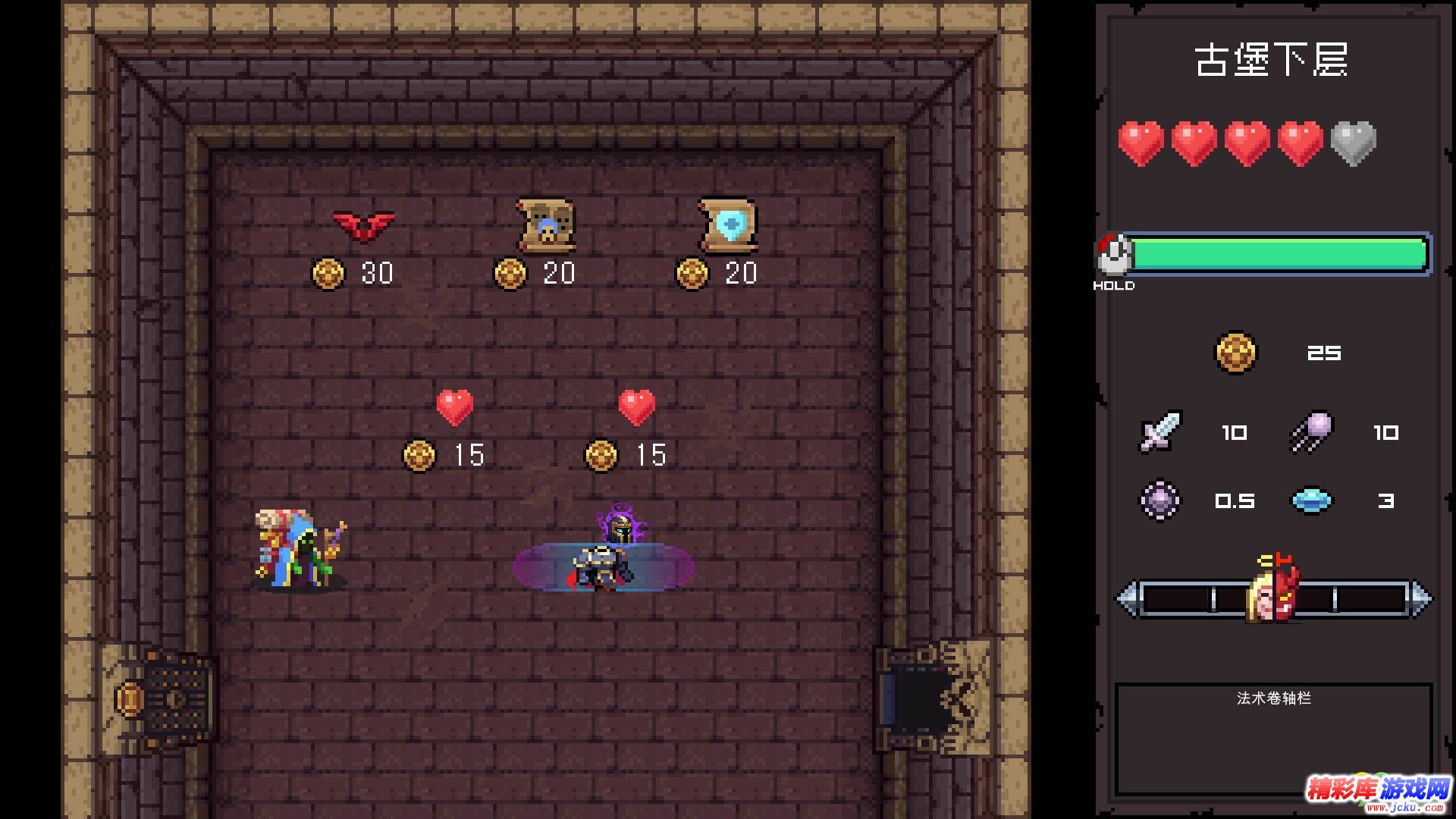Select the sword attack stat icon
Viewport: 1456px width, 819px height.
pos(1160,432)
